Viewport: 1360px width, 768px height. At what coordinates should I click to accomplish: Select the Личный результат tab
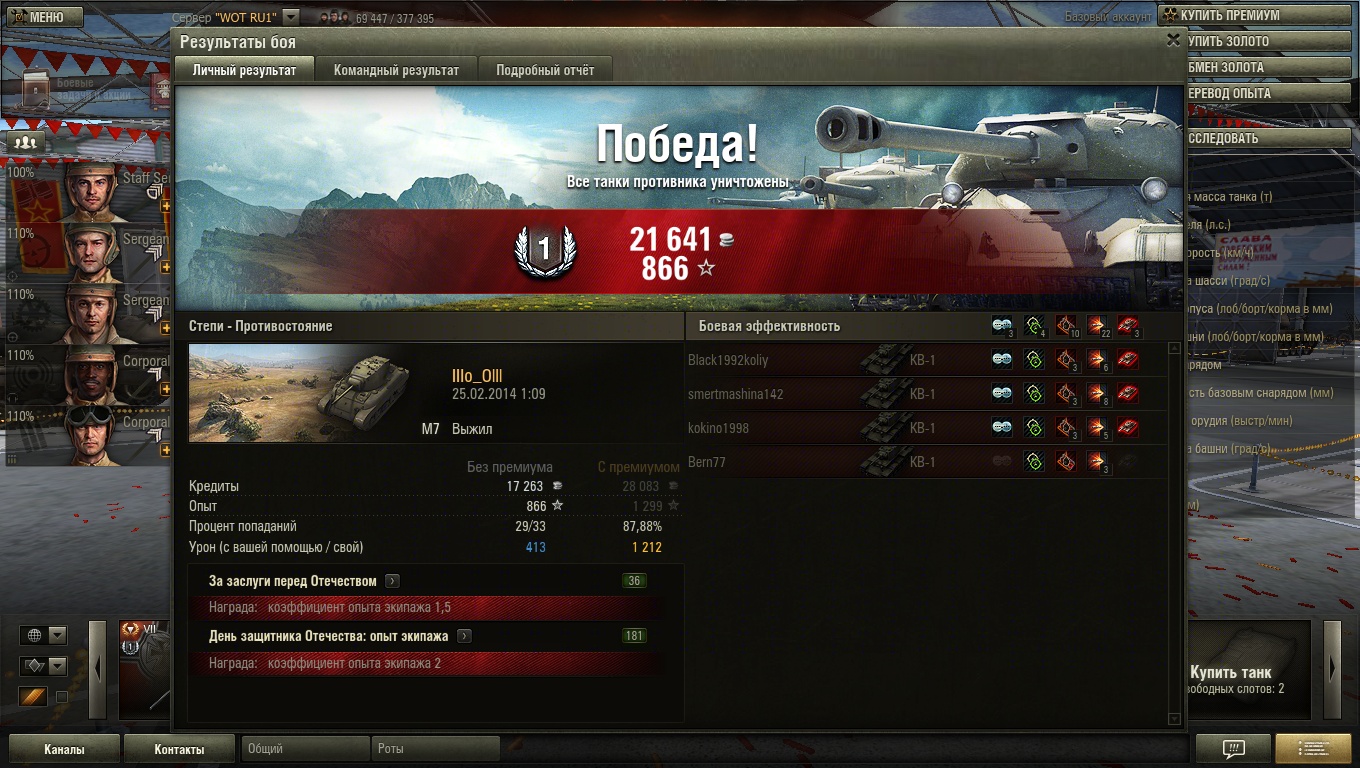click(x=244, y=70)
